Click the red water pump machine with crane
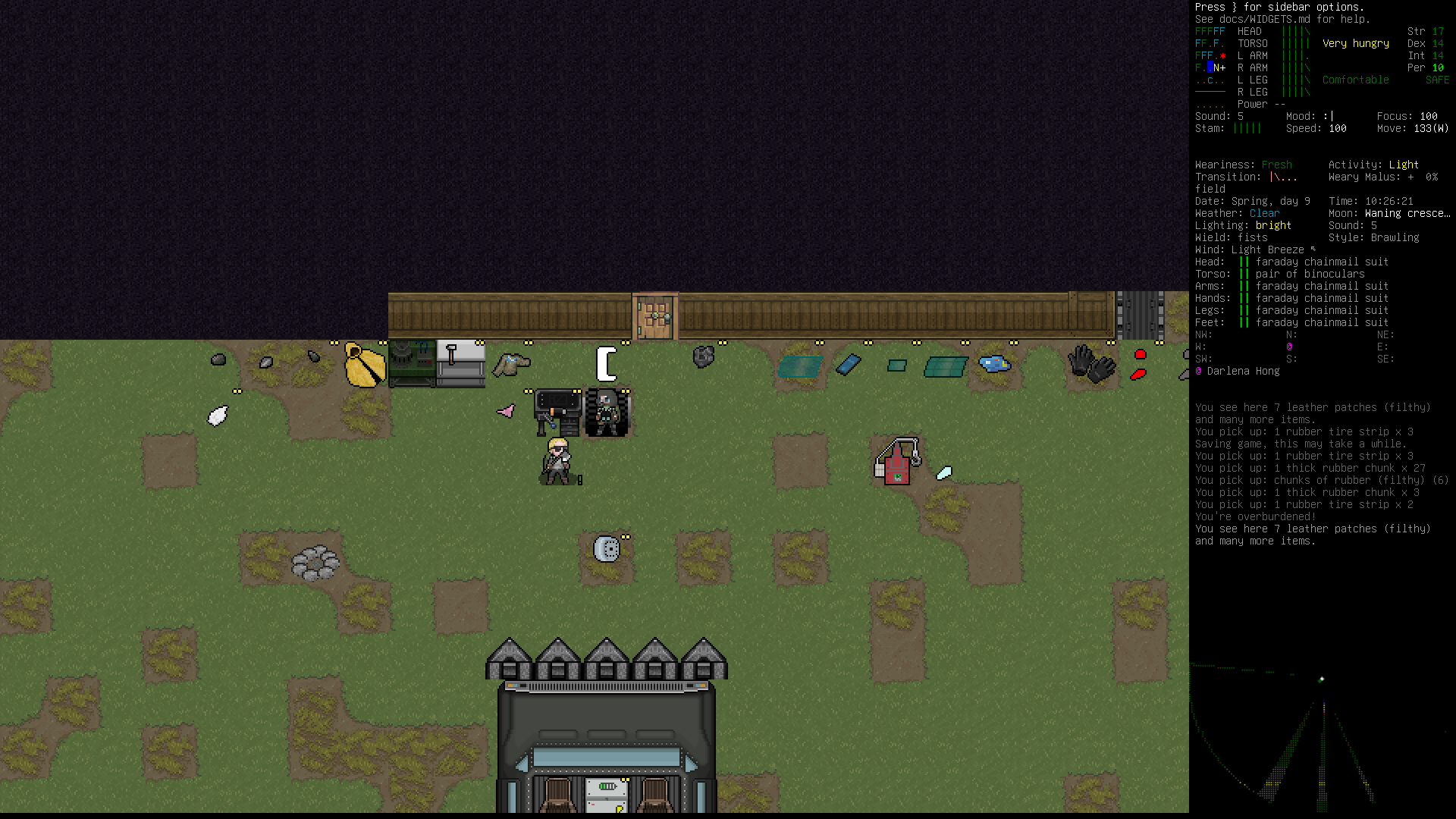Screen dimensions: 1456x819 (896, 459)
